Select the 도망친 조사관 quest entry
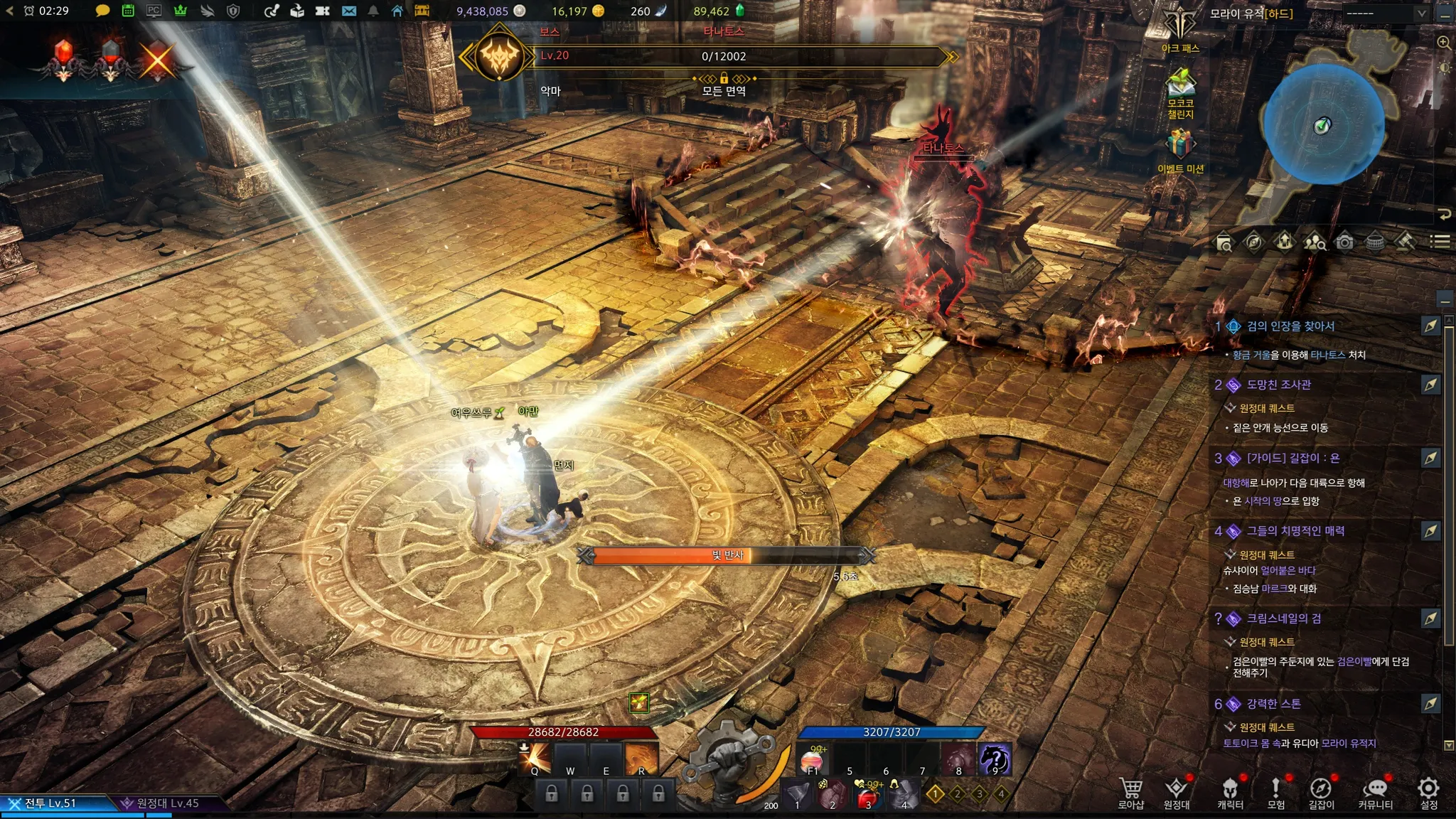This screenshot has height=819, width=1456. click(1278, 385)
